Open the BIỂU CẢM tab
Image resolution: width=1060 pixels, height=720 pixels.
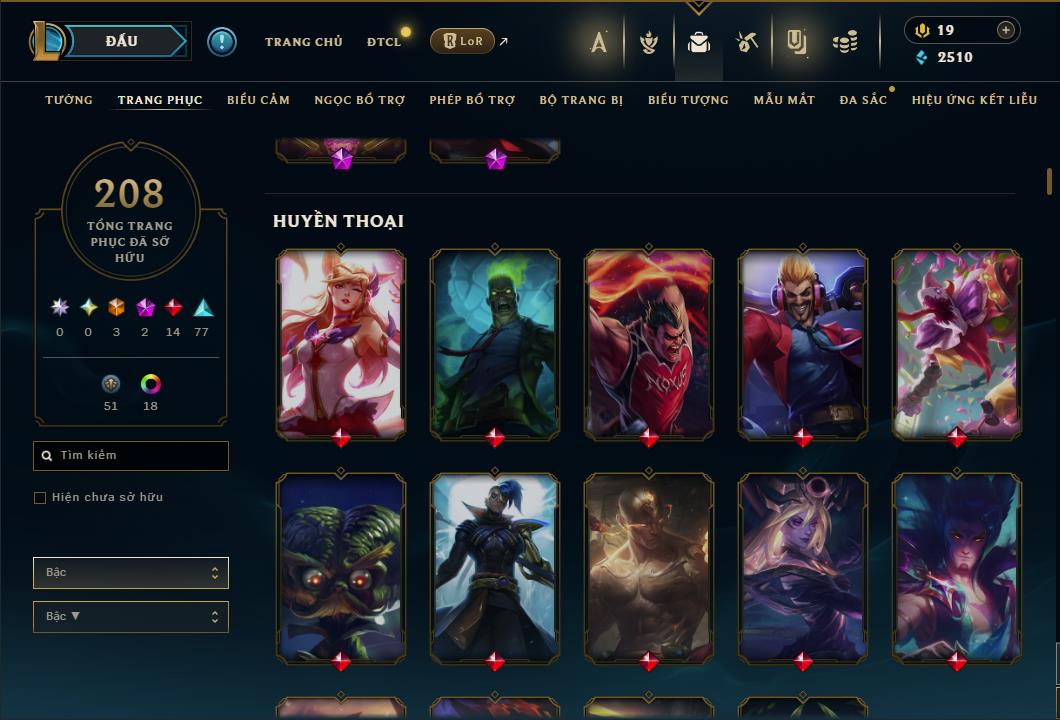pyautogui.click(x=258, y=100)
